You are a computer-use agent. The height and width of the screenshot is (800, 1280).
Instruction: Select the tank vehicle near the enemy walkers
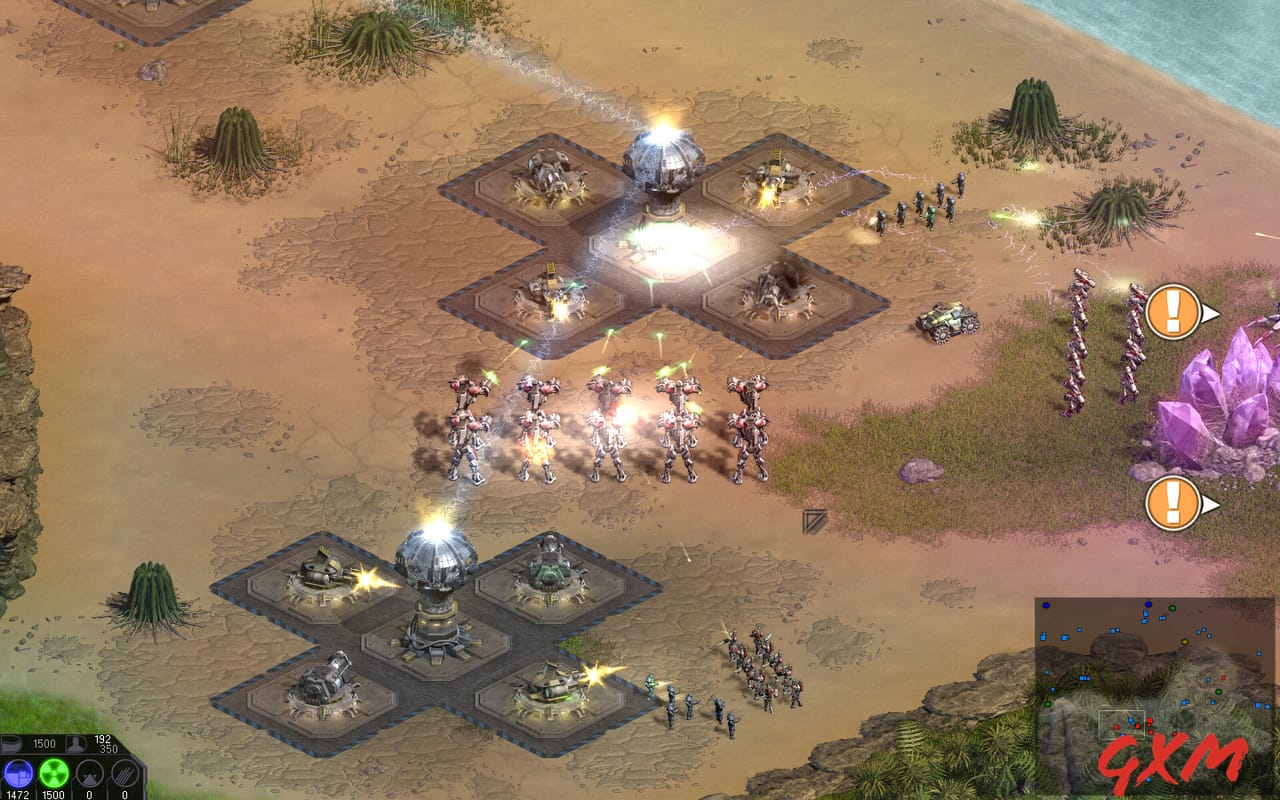point(947,322)
